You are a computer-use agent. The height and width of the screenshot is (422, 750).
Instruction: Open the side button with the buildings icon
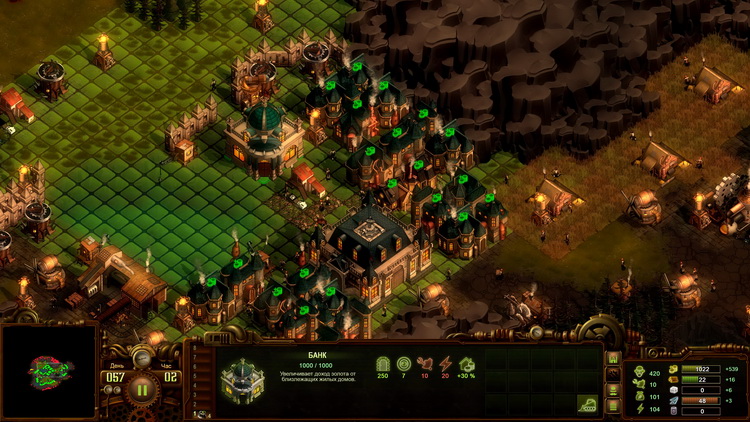point(614,358)
